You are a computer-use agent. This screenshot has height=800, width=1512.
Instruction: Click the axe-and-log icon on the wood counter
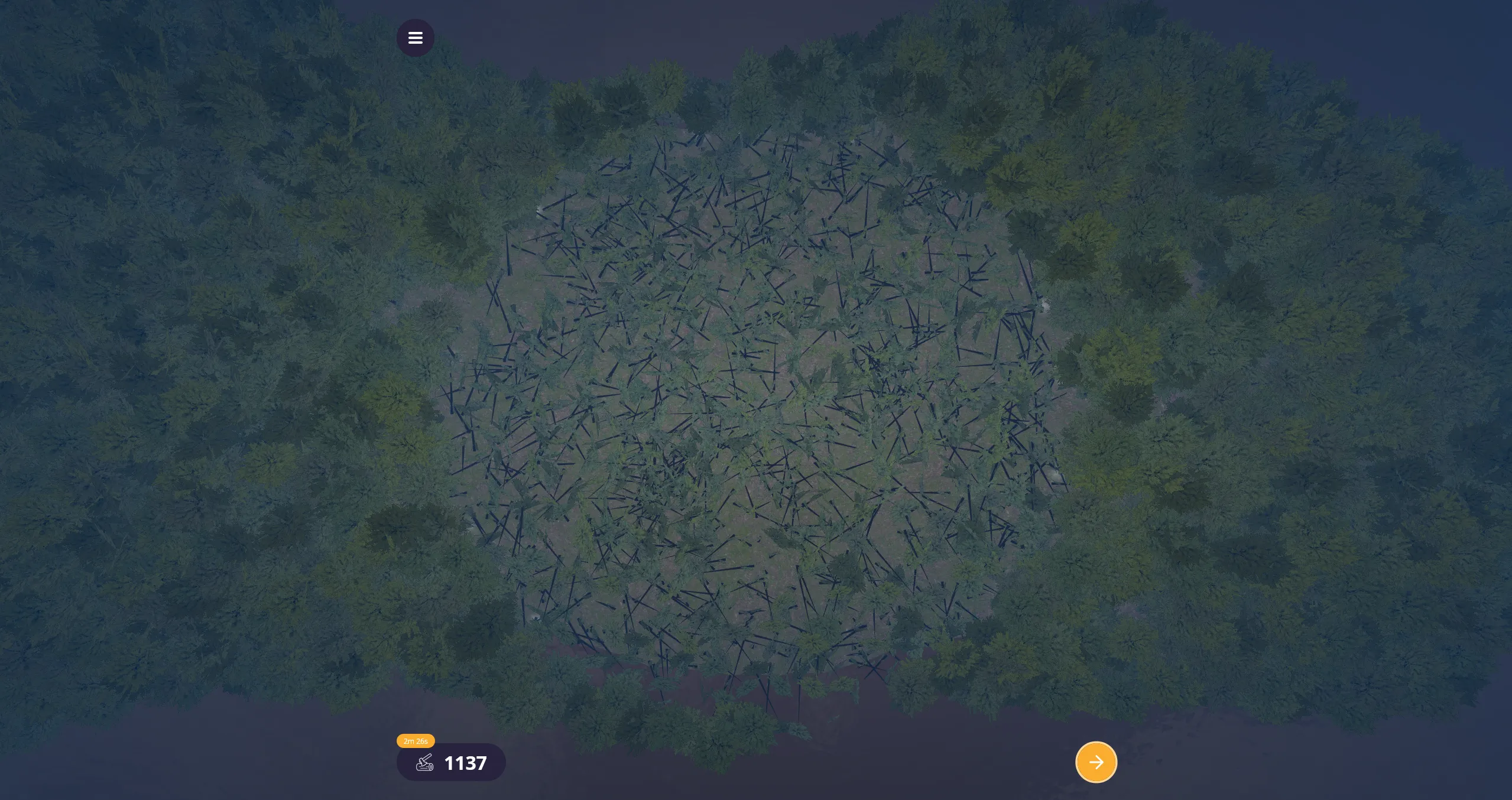pos(423,762)
